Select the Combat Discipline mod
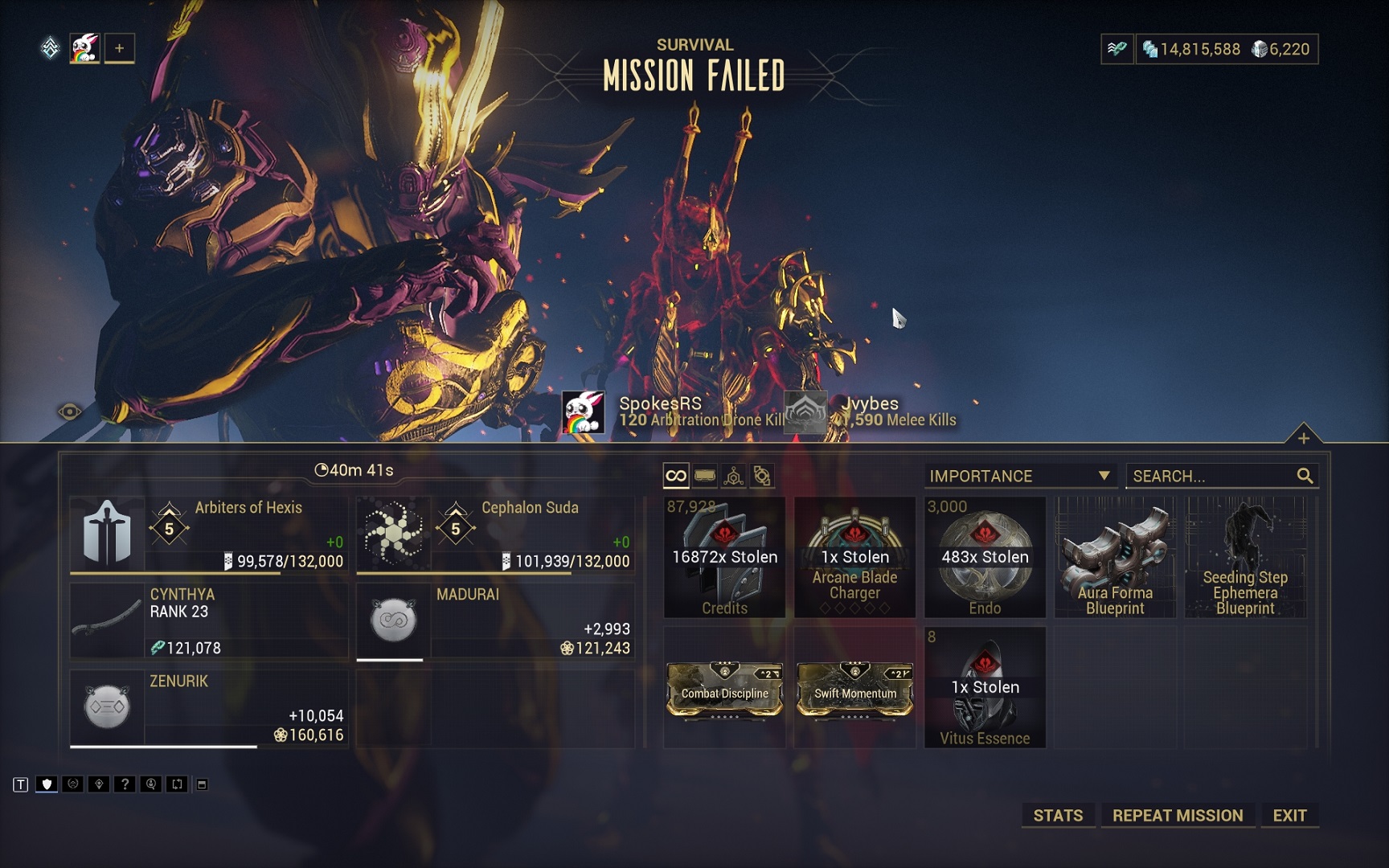 point(724,689)
